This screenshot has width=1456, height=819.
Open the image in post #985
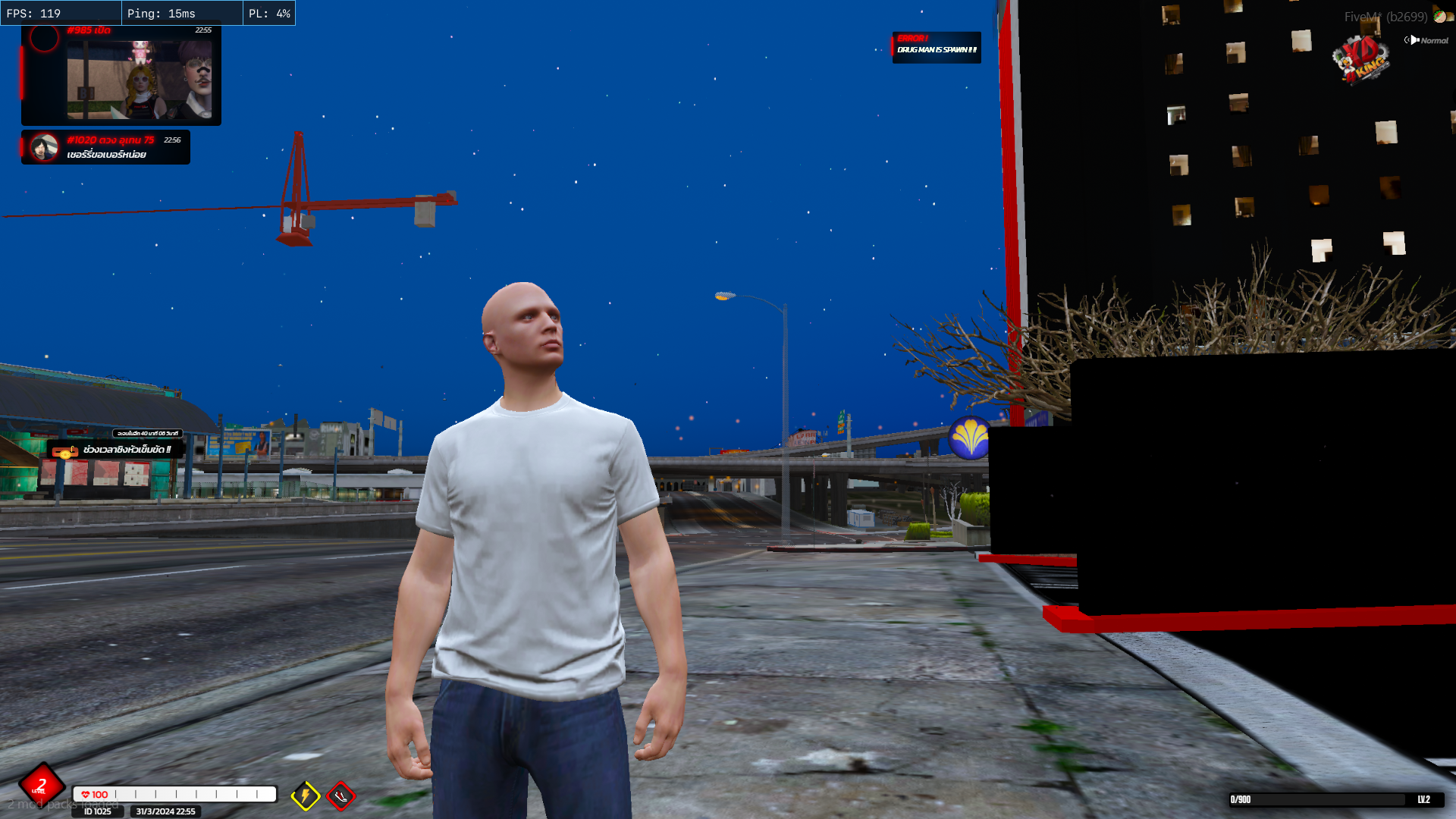click(x=139, y=79)
